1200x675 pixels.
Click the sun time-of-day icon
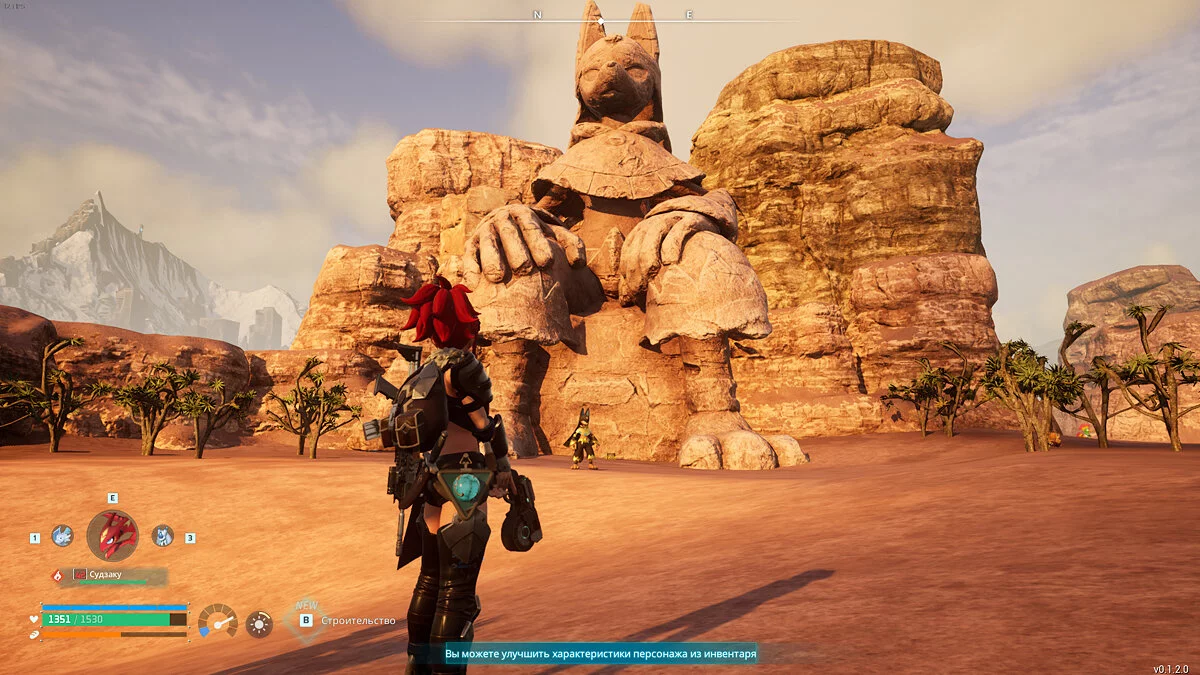[259, 624]
